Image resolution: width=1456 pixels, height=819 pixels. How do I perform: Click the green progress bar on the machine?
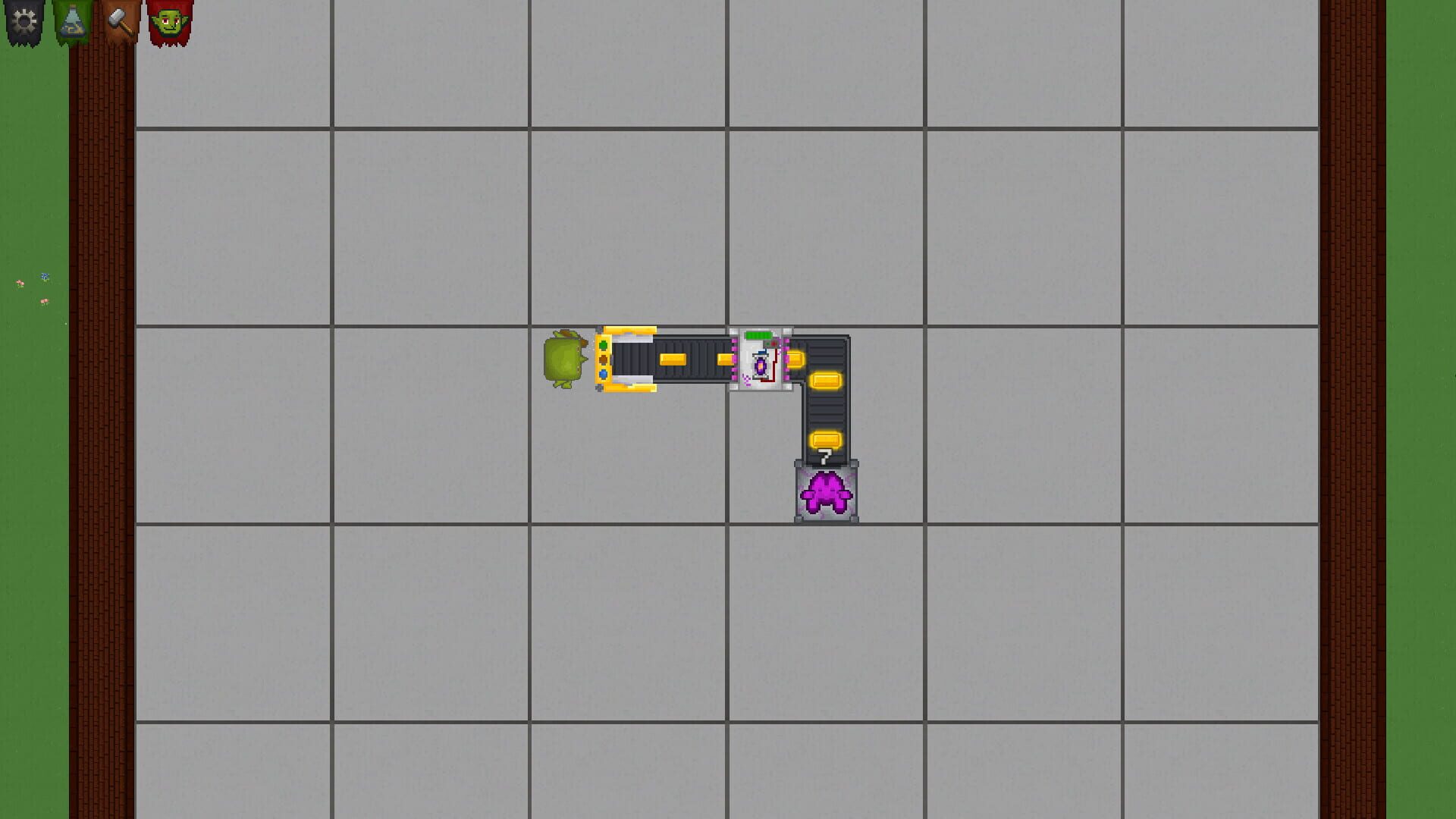tap(758, 335)
